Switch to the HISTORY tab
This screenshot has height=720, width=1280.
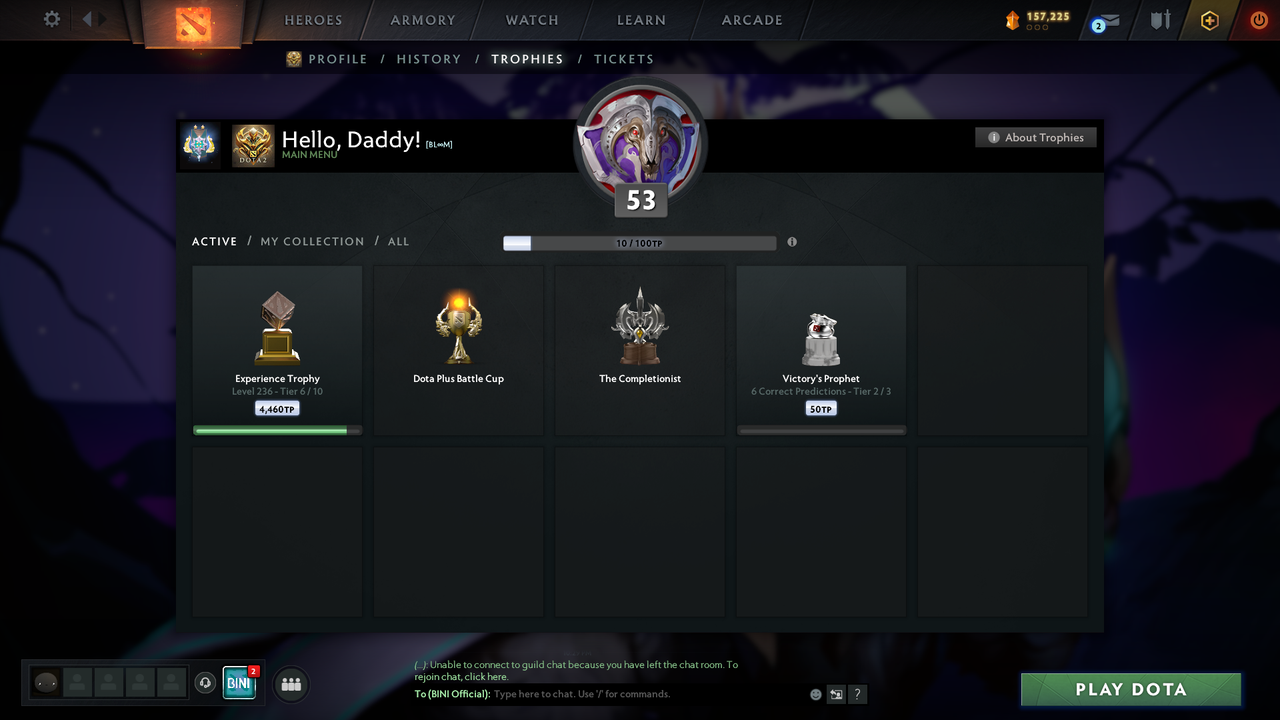pos(428,59)
